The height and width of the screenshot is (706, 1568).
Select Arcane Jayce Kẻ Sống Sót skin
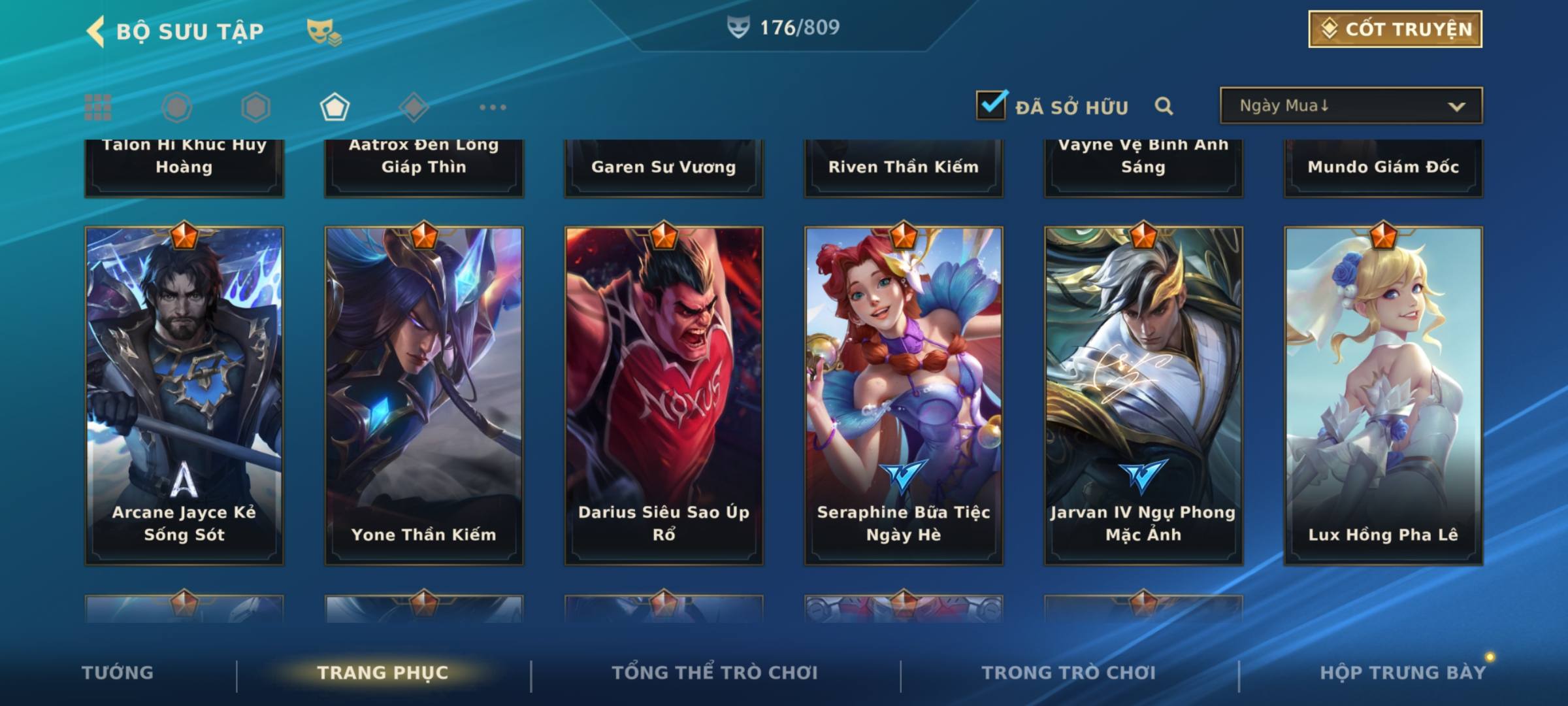184,395
